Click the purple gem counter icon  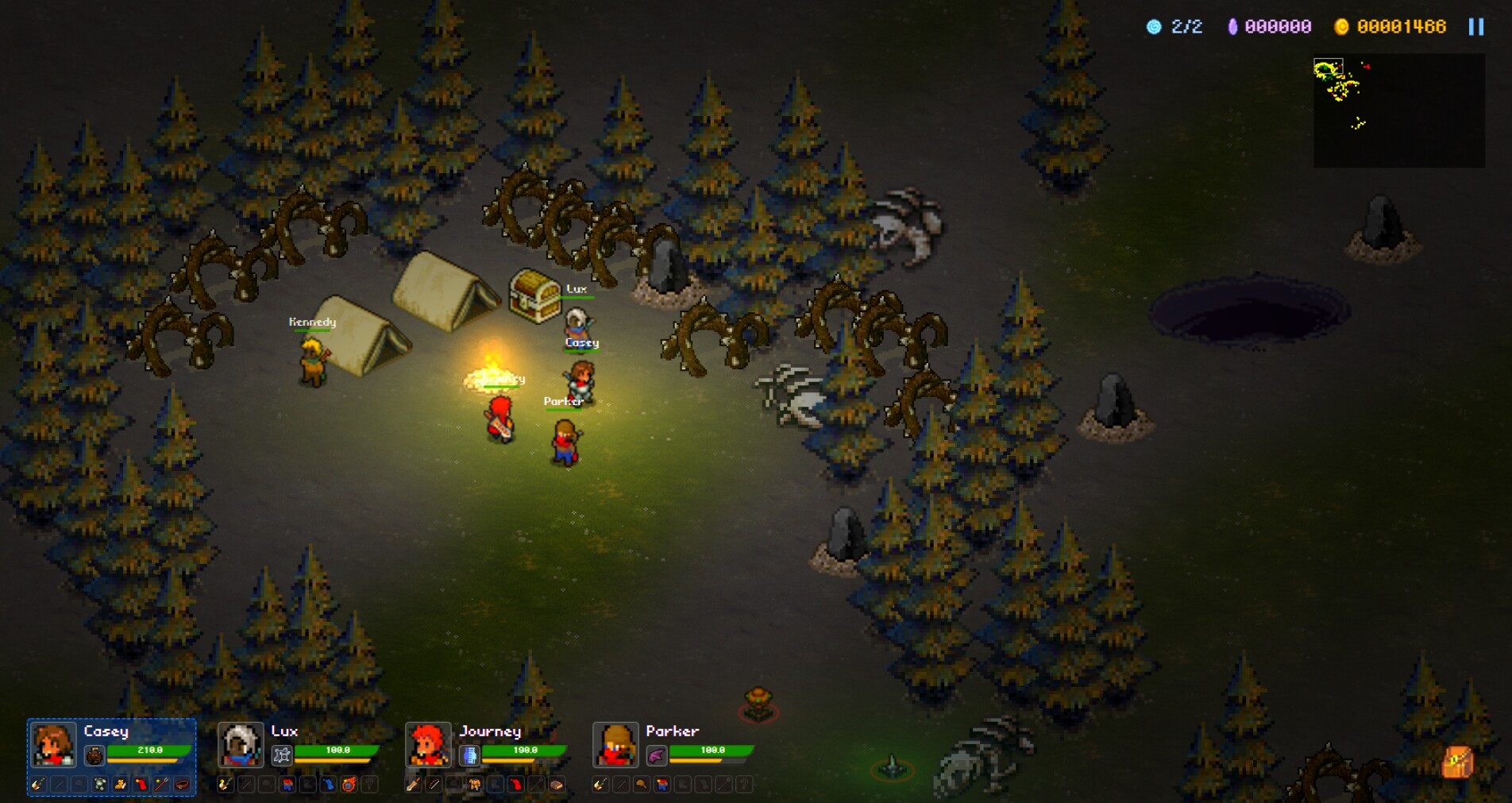pos(1234,26)
